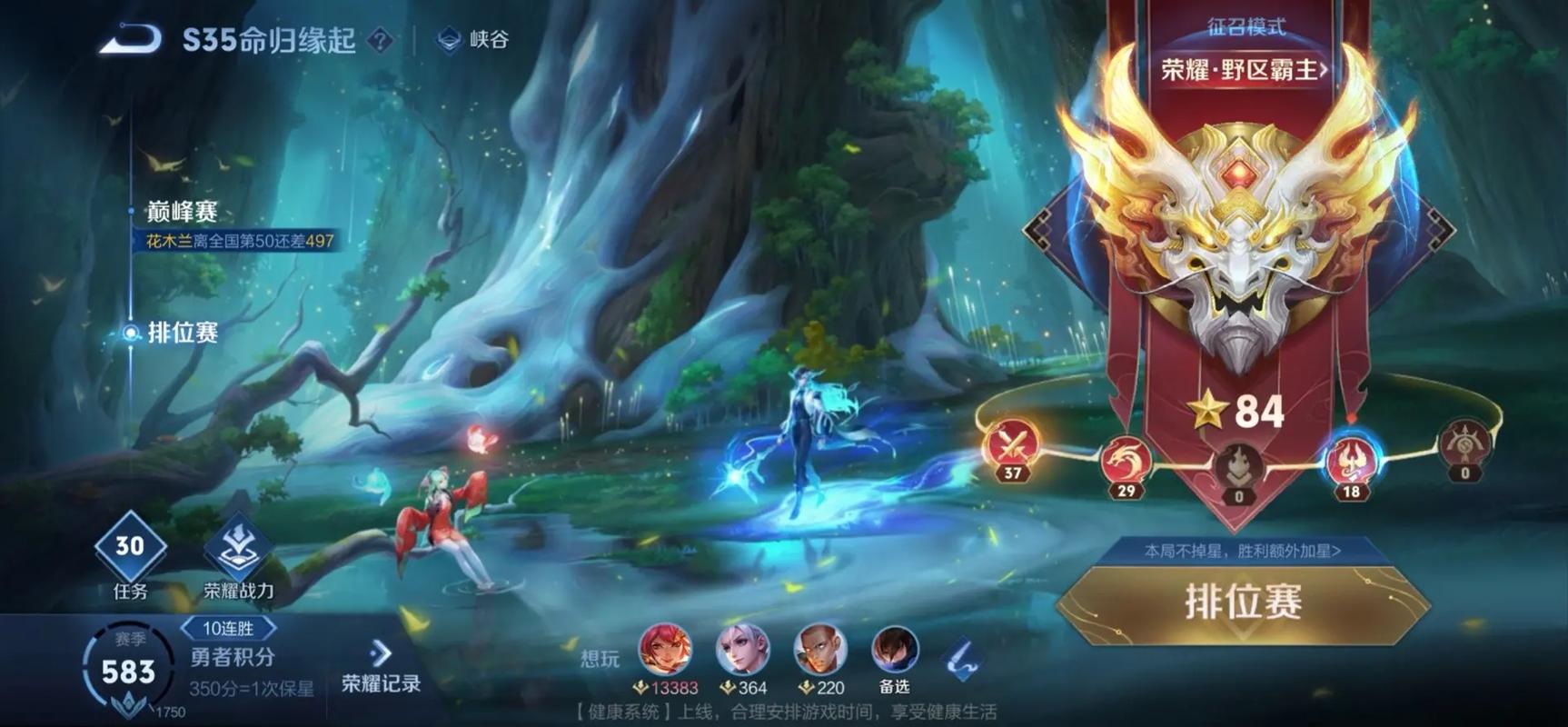The image size is (1568, 727).
Task: View the 荣耀记录 page
Action: click(381, 667)
